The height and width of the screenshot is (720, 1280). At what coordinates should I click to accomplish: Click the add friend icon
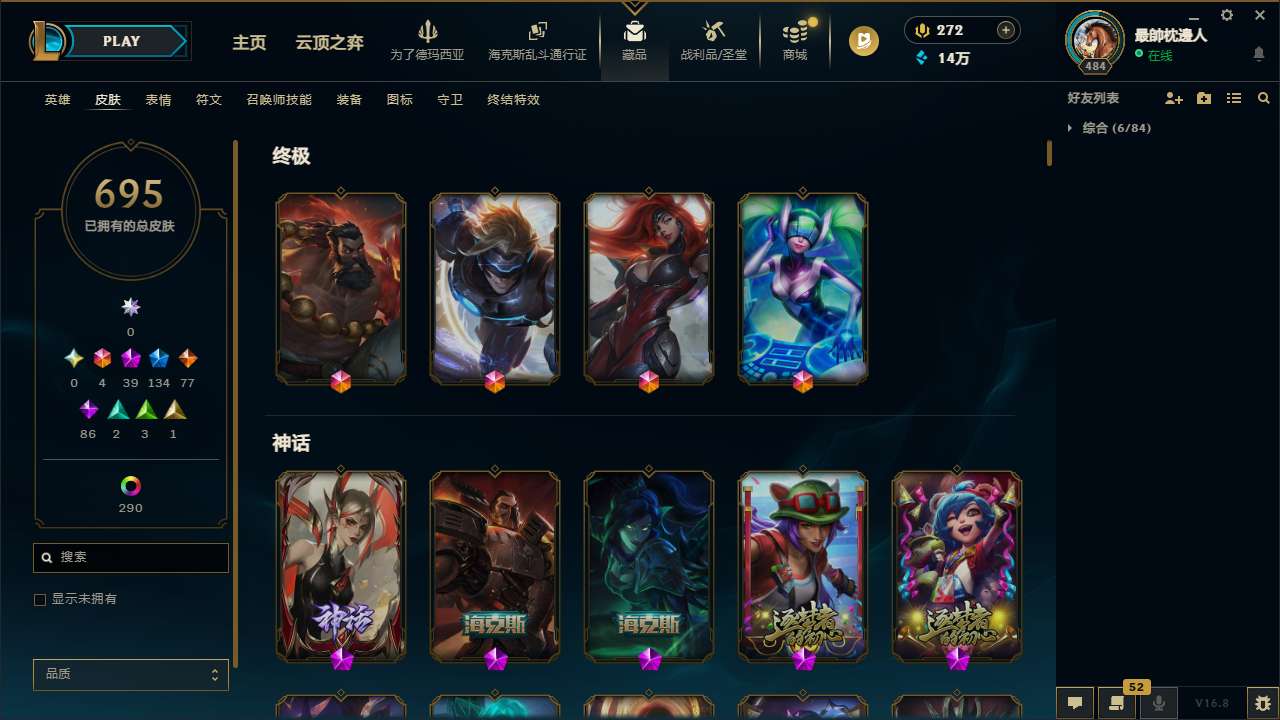1172,98
